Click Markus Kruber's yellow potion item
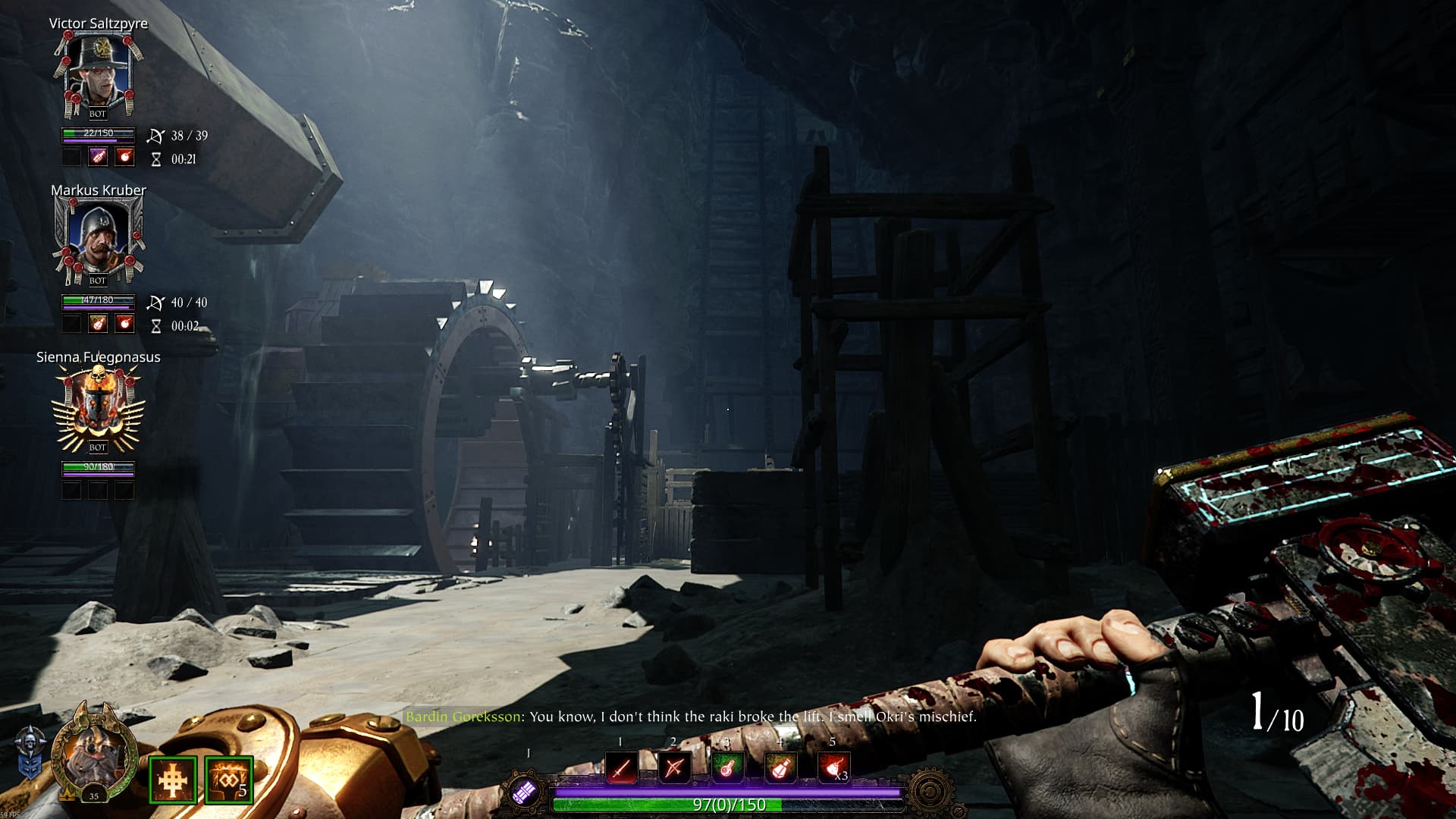The image size is (1456, 819). 99,324
